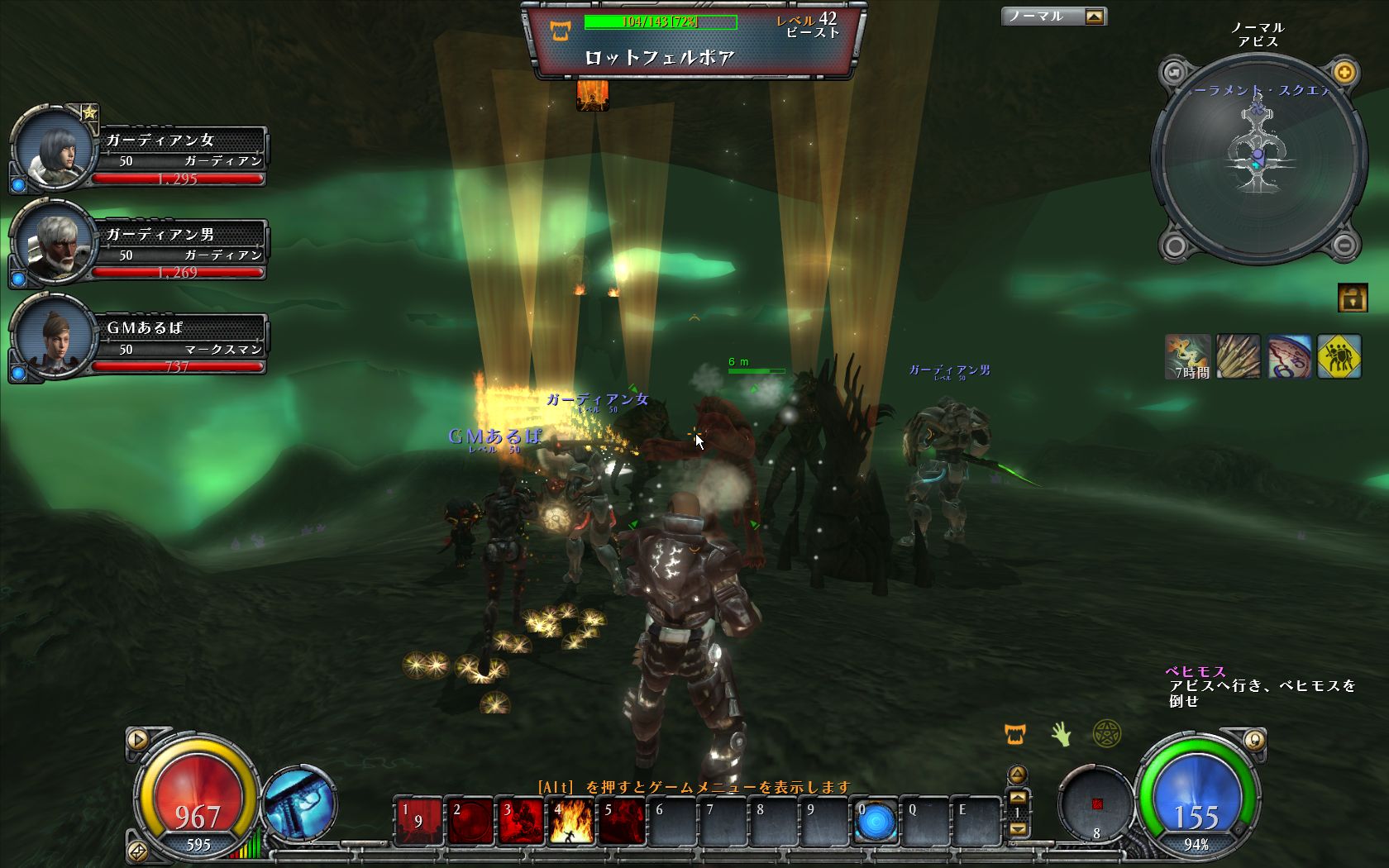Image resolution: width=1389 pixels, height=868 pixels.
Task: Check the 7時間 timed buff icon
Action: tap(1187, 356)
